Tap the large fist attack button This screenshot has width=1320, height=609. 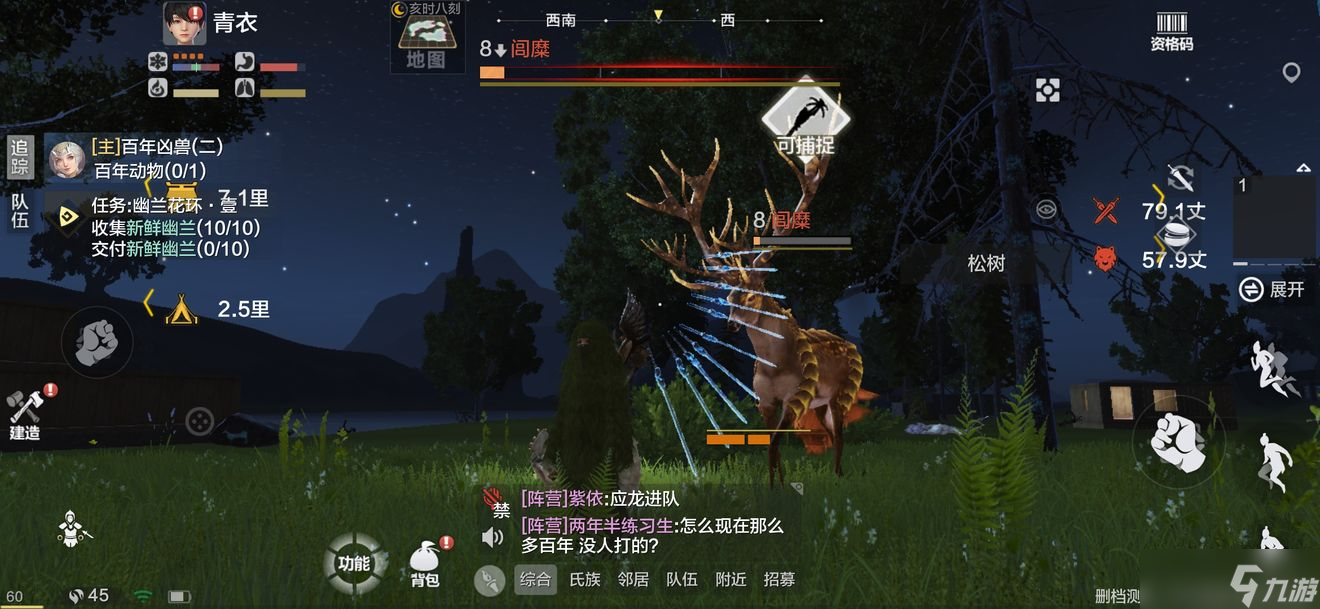[1176, 440]
